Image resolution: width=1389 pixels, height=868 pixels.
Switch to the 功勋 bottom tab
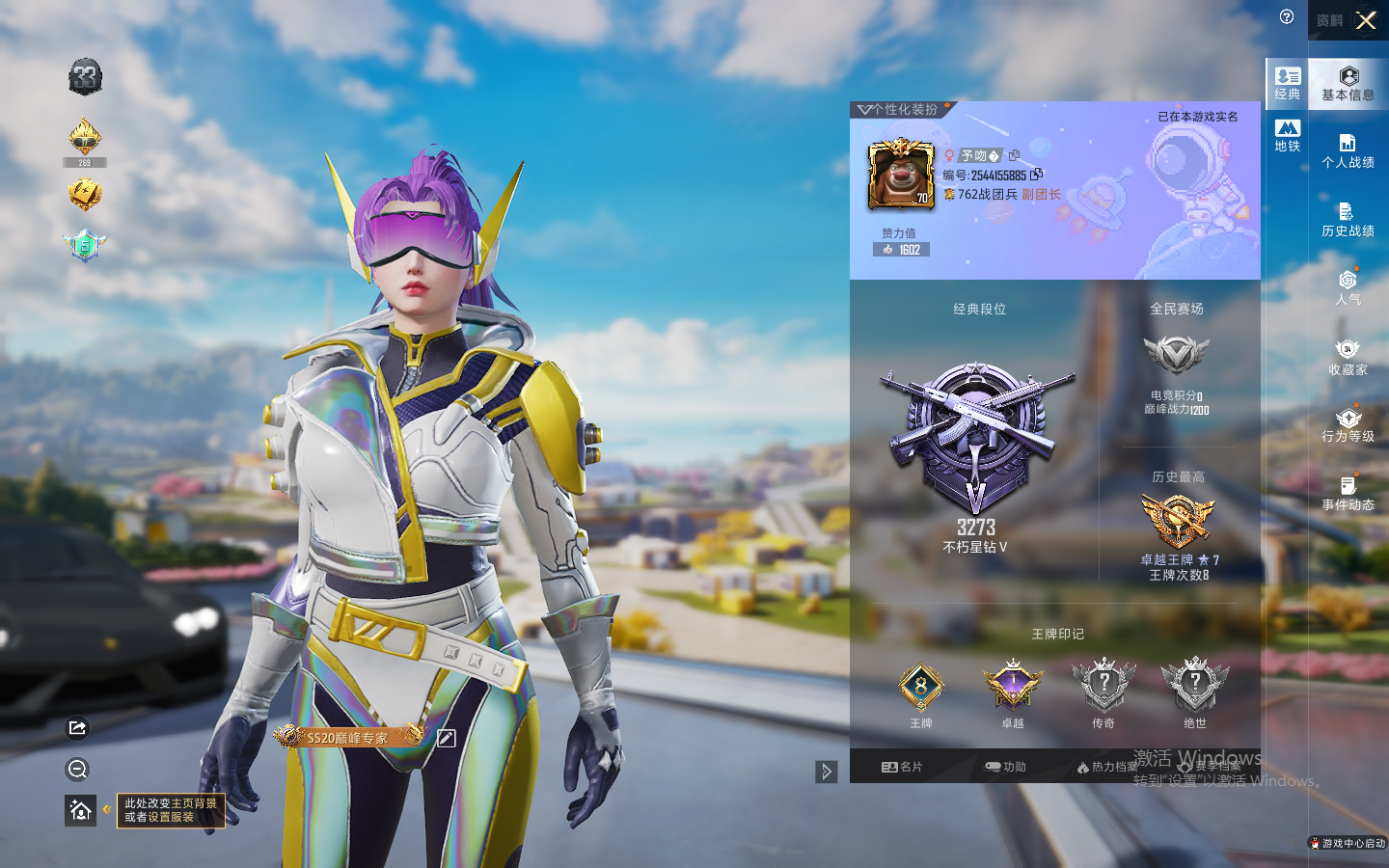click(x=1005, y=767)
